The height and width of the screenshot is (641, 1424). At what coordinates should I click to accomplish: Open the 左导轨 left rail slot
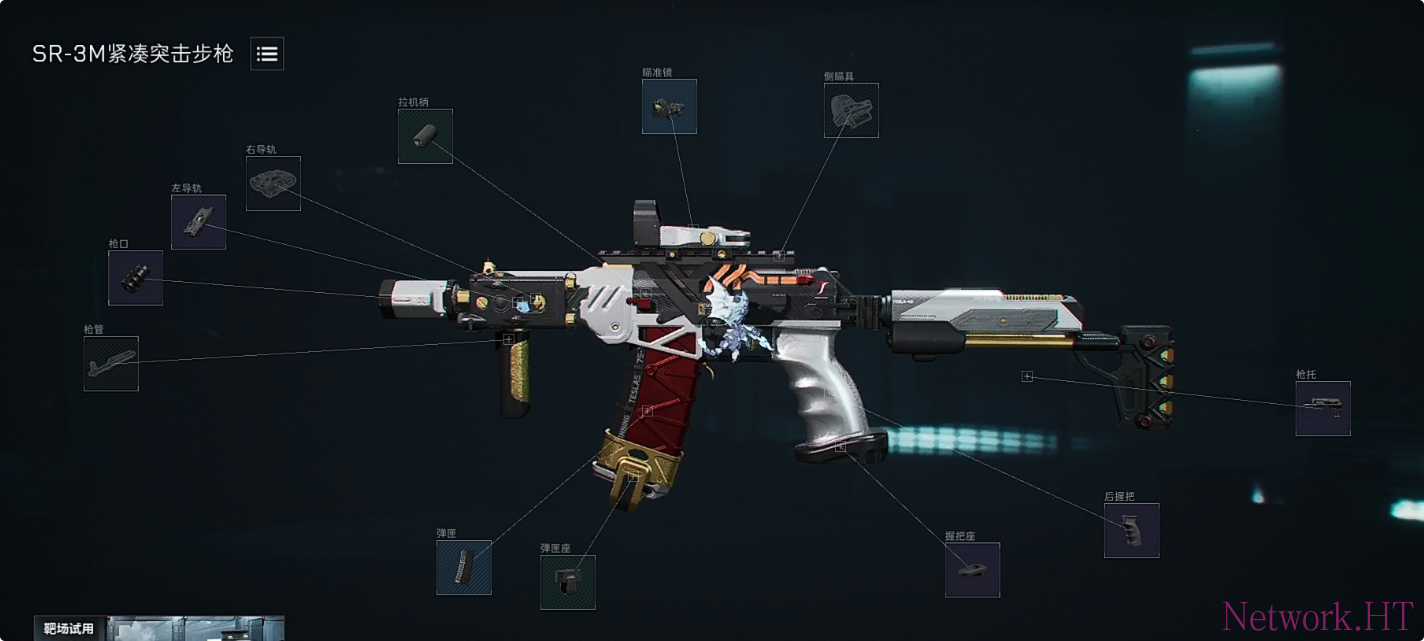[198, 222]
